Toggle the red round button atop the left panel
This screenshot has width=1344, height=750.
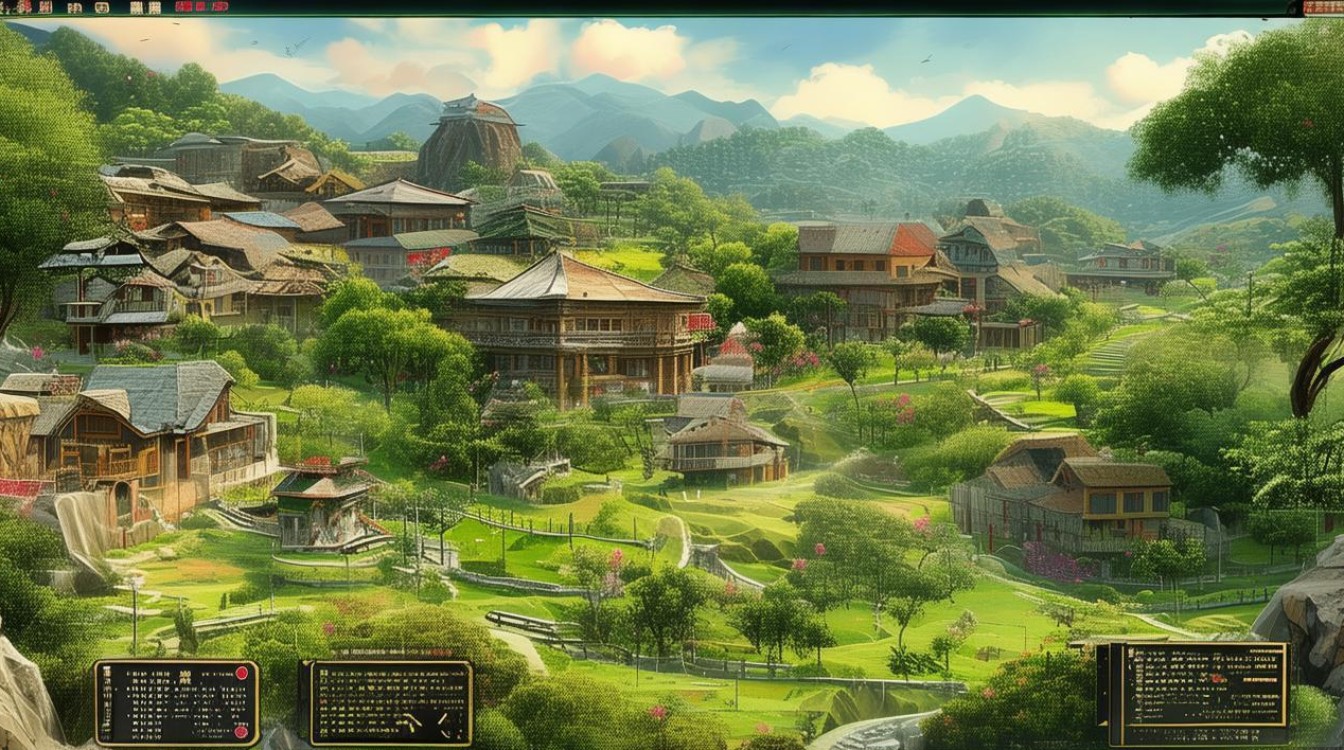pyautogui.click(x=242, y=673)
